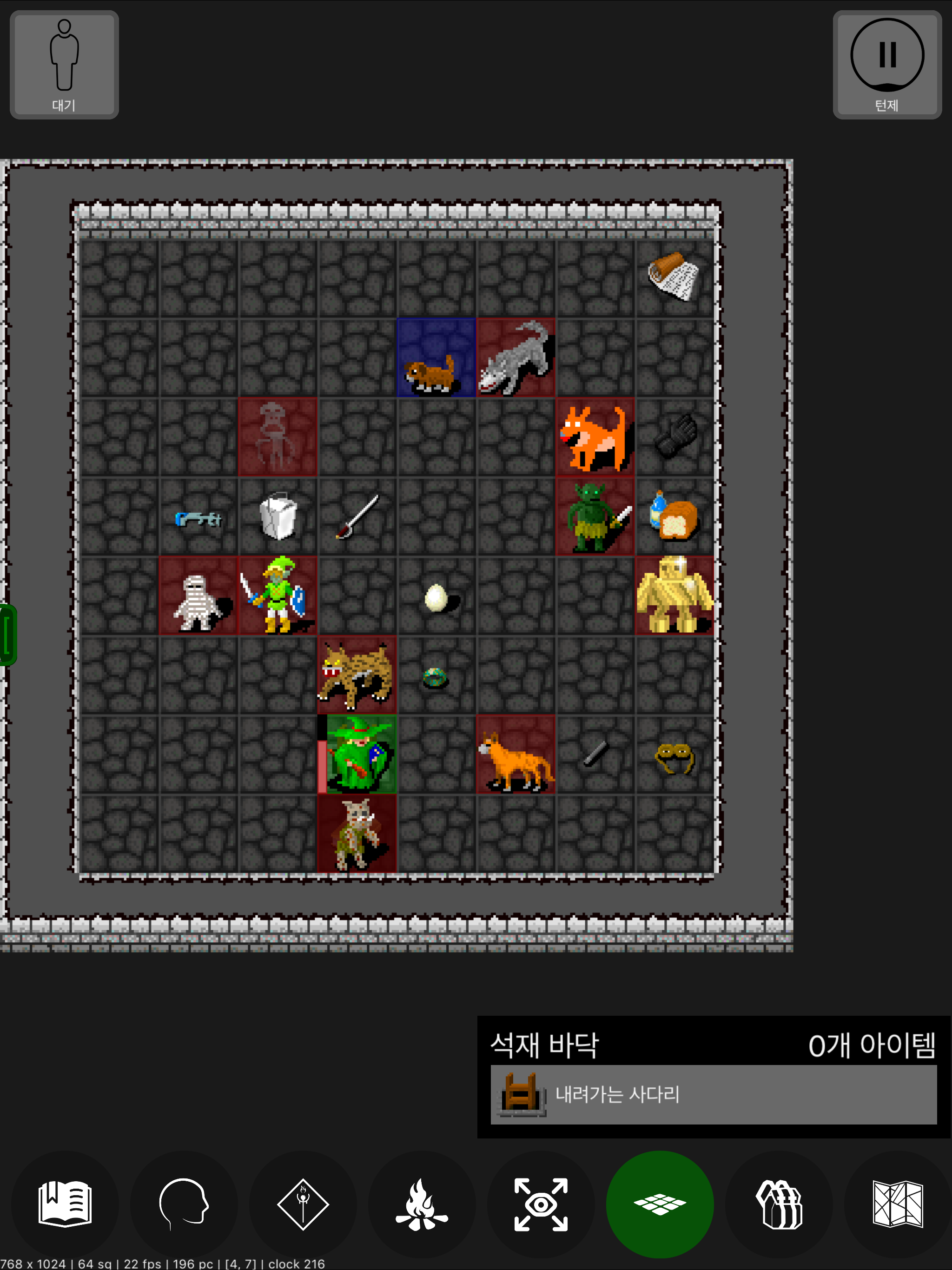Activate the look-around eye icon
This screenshot has width=952, height=1270.
click(x=542, y=1204)
